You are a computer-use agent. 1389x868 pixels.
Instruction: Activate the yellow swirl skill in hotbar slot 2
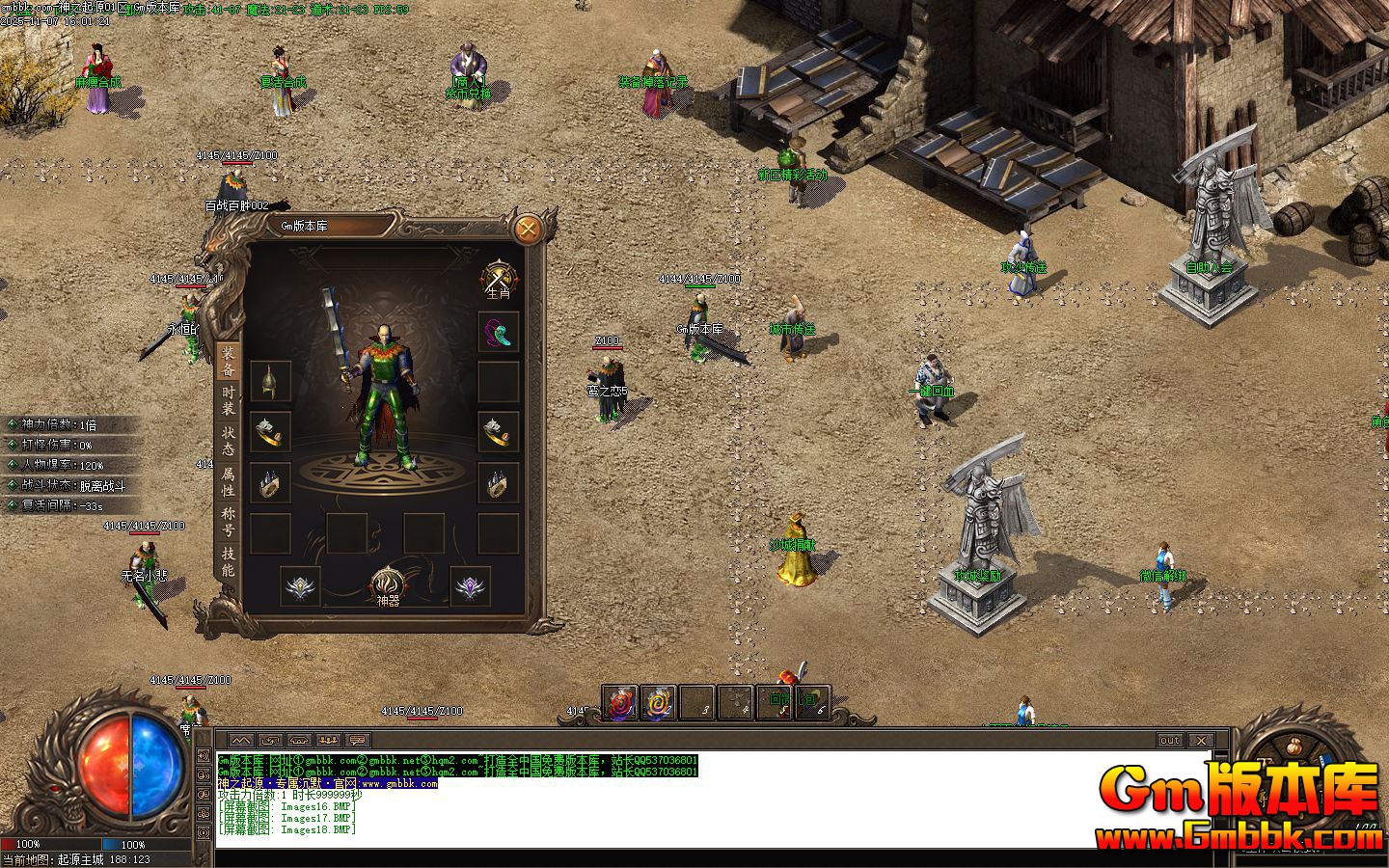tap(660, 703)
